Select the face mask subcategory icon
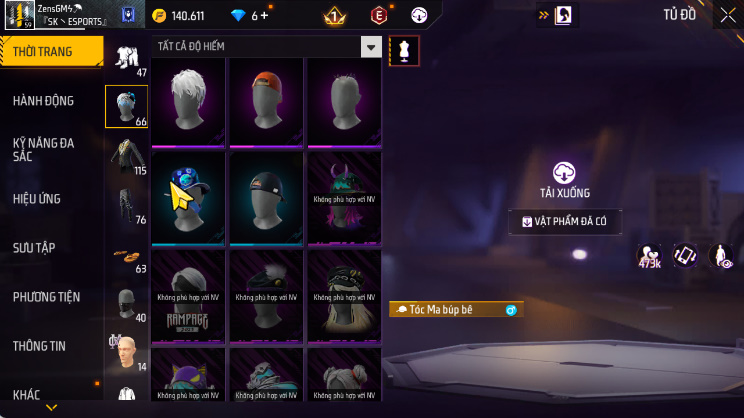 126,301
